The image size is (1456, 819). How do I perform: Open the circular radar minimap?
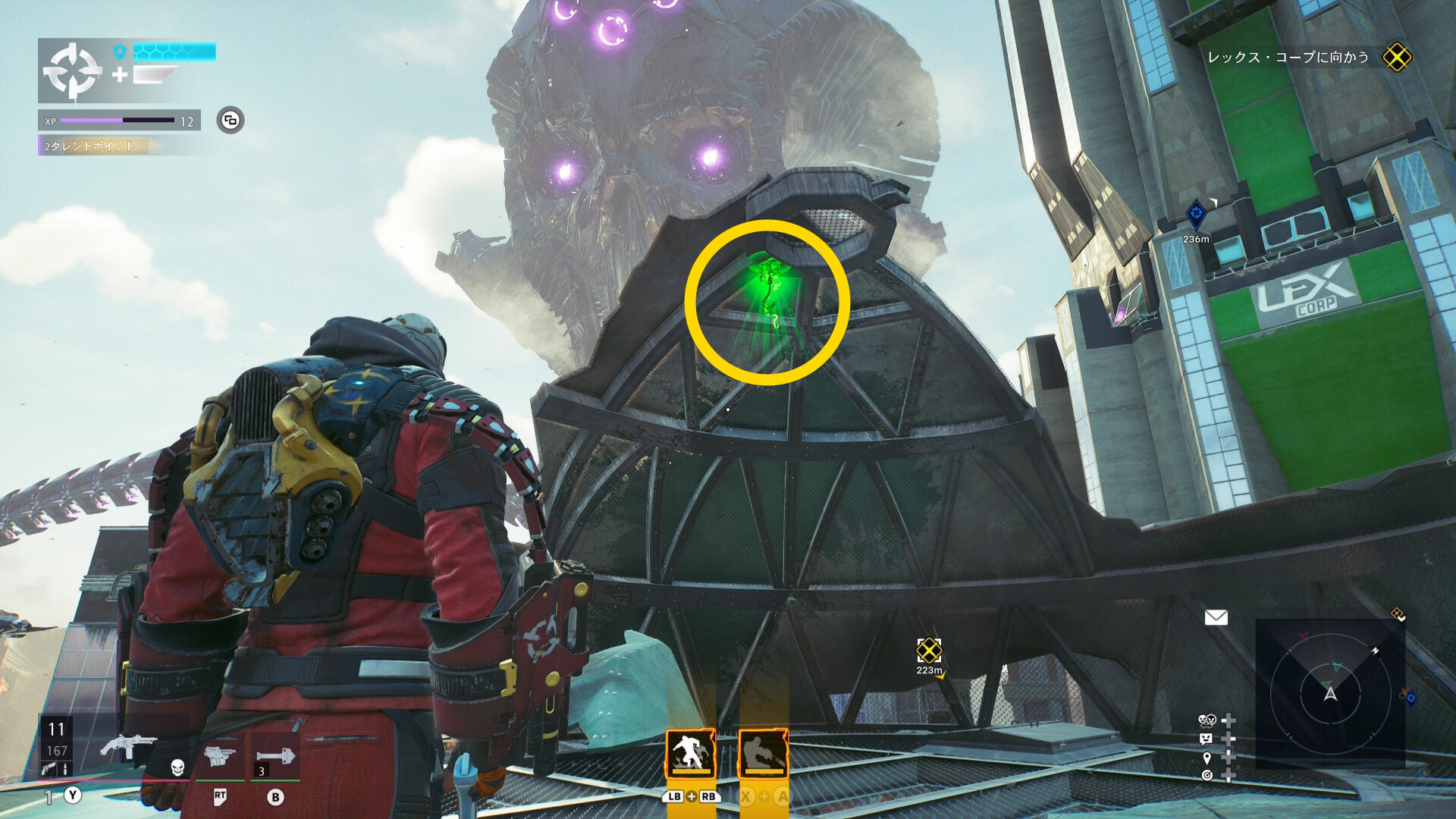pos(1330,693)
